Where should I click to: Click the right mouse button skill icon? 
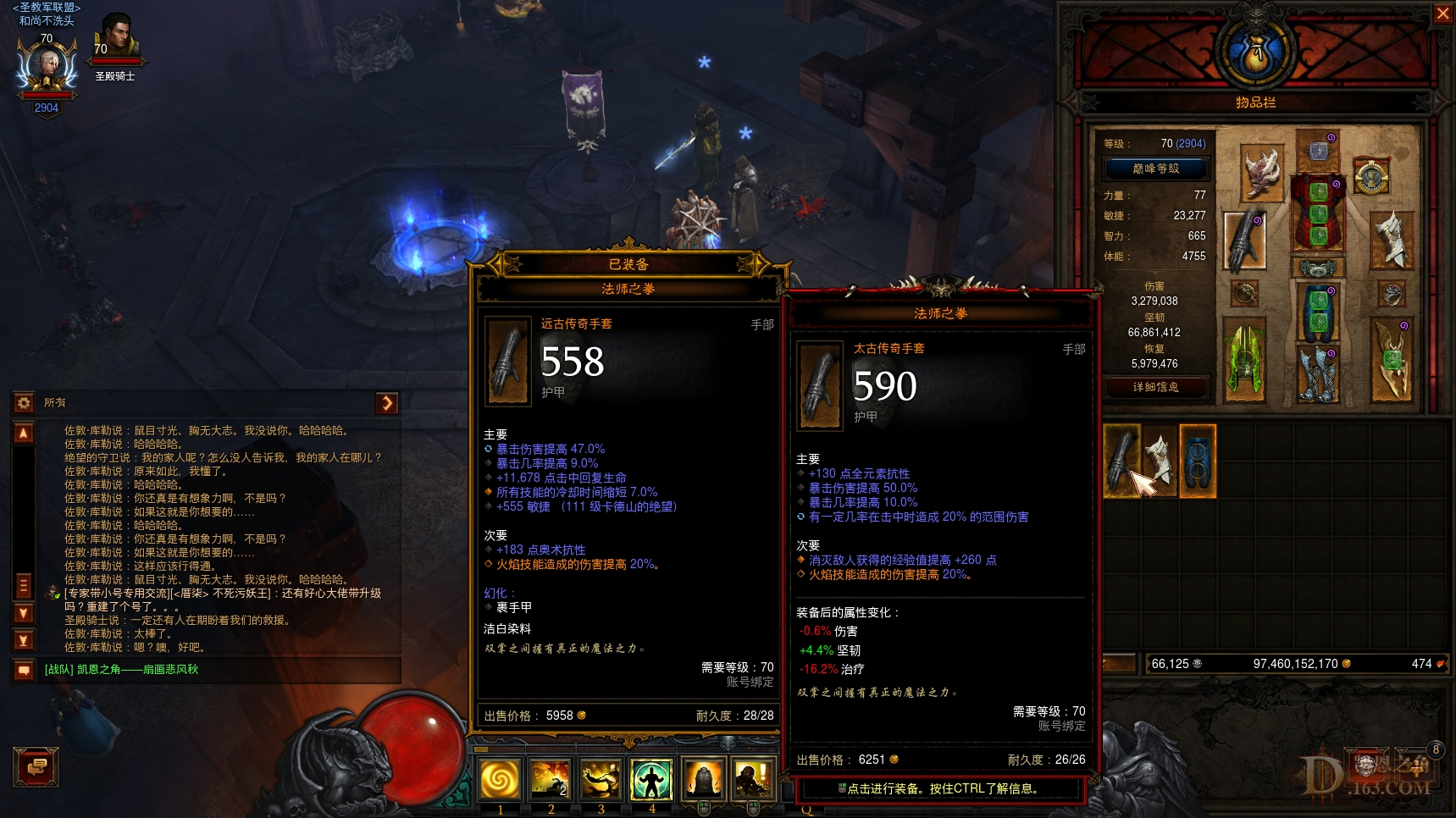(x=755, y=780)
